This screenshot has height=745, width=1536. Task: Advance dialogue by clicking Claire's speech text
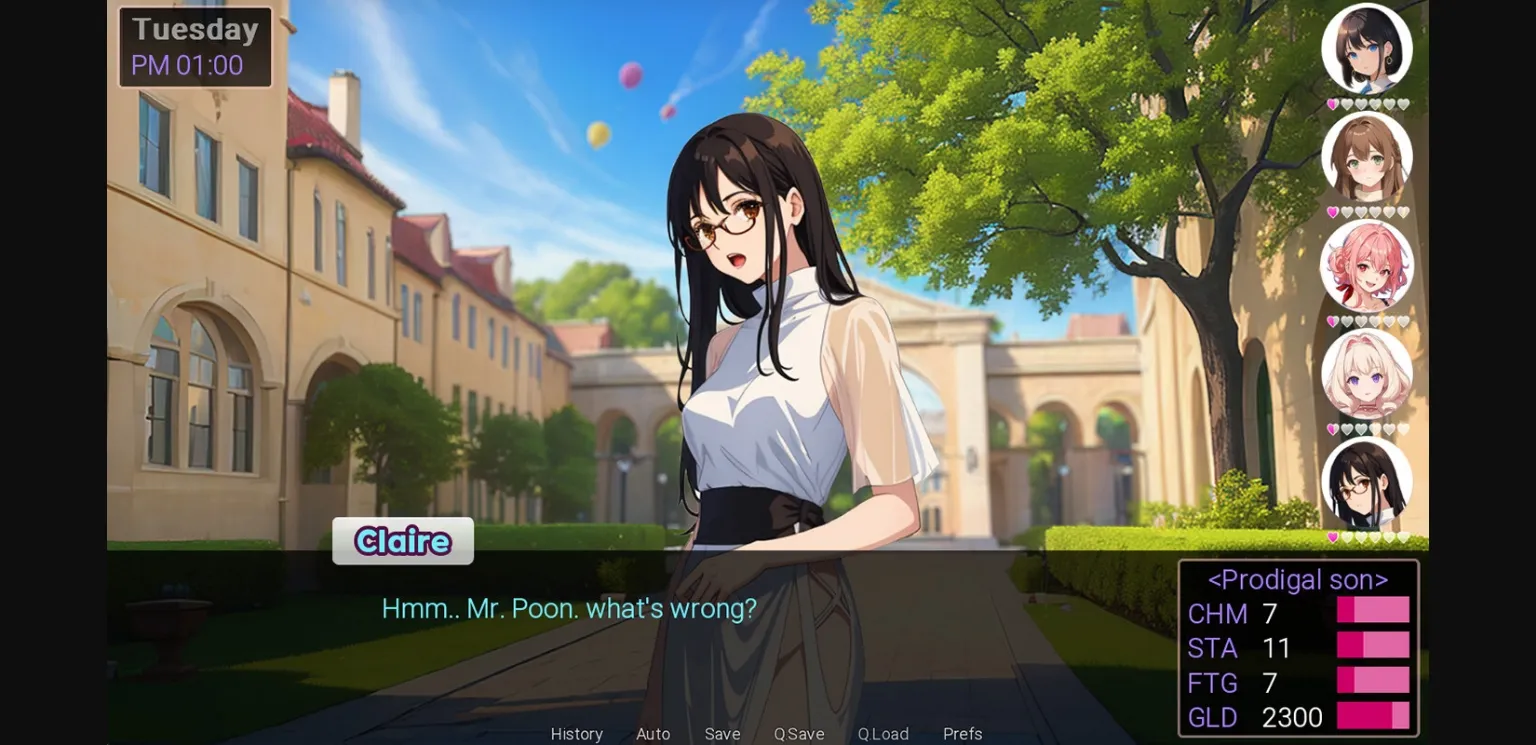click(x=569, y=607)
